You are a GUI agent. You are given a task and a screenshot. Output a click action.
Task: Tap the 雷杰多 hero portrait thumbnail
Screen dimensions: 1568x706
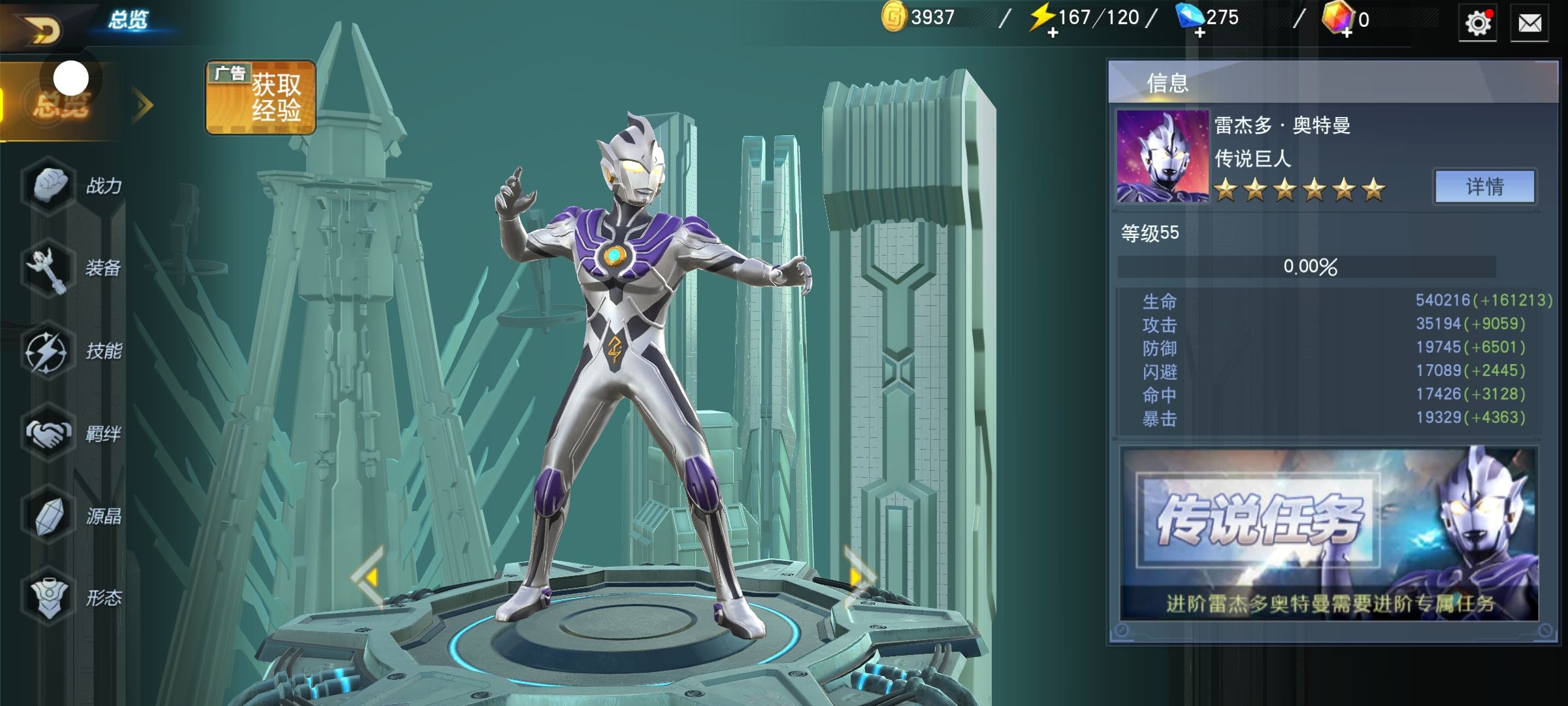(x=1162, y=156)
